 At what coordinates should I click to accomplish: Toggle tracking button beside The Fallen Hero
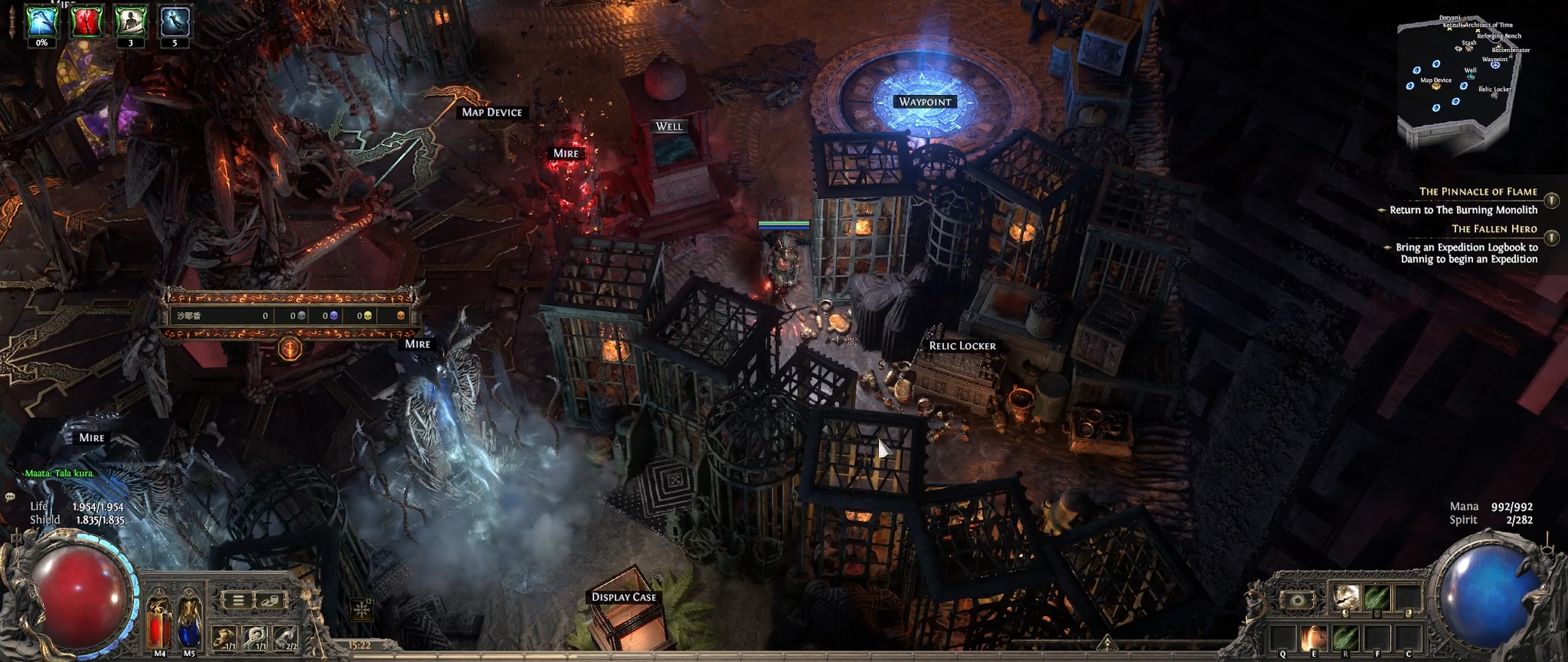click(1551, 237)
